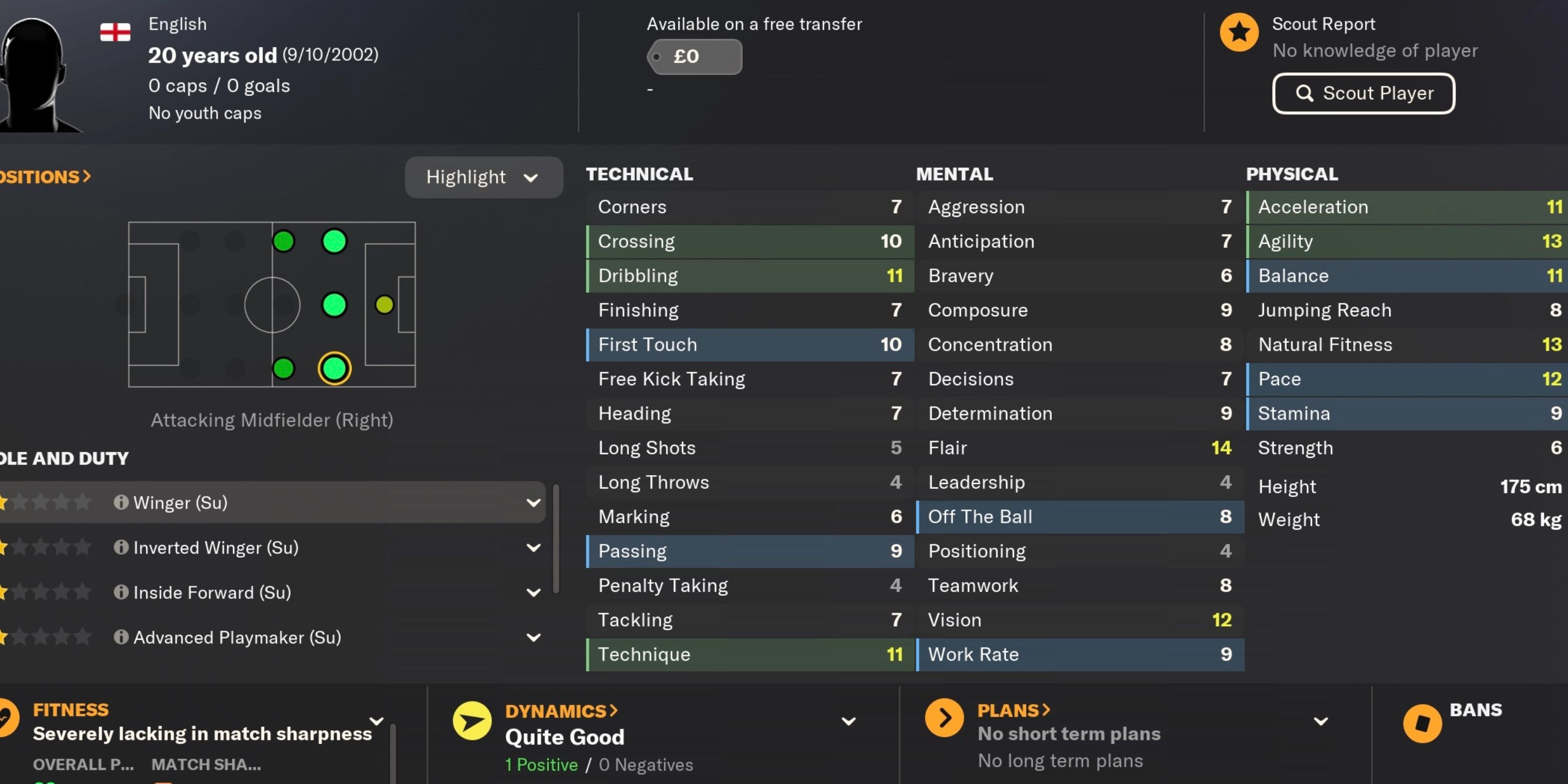Collapse the Fitness section chevron
Viewport: 1568px width, 784px height.
tap(377, 720)
